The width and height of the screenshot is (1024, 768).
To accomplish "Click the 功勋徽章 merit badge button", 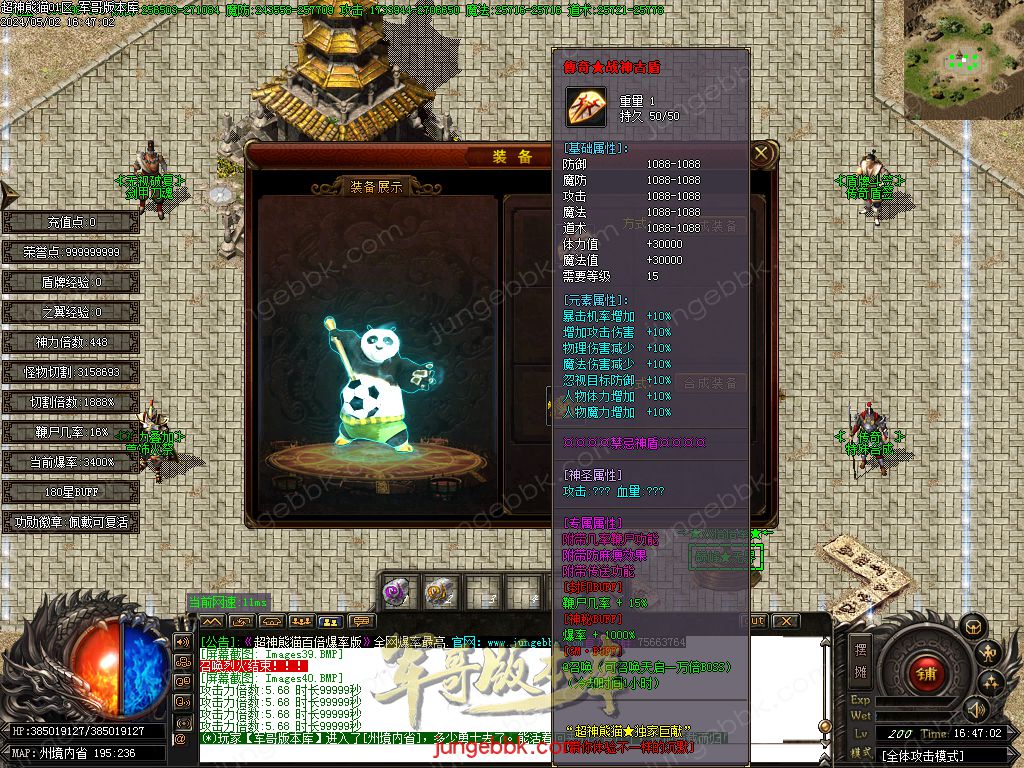I will [69, 522].
